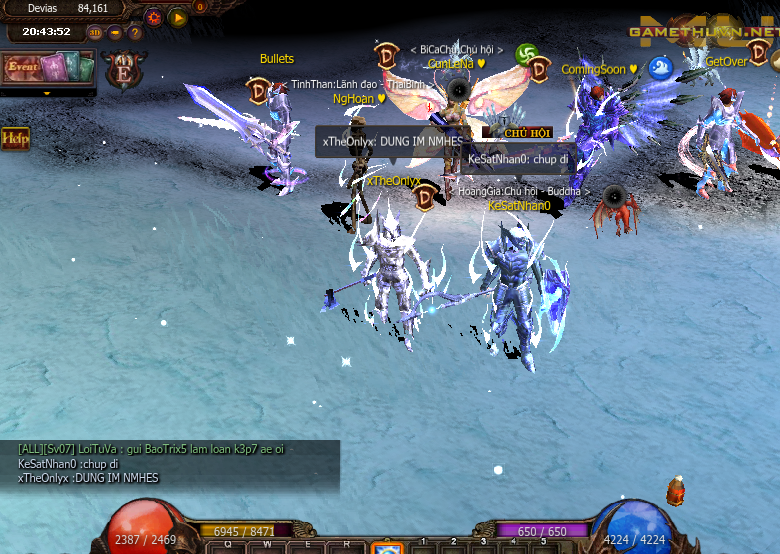Click the yellow question mark button
Viewport: 780px width, 554px height.
coord(135,32)
